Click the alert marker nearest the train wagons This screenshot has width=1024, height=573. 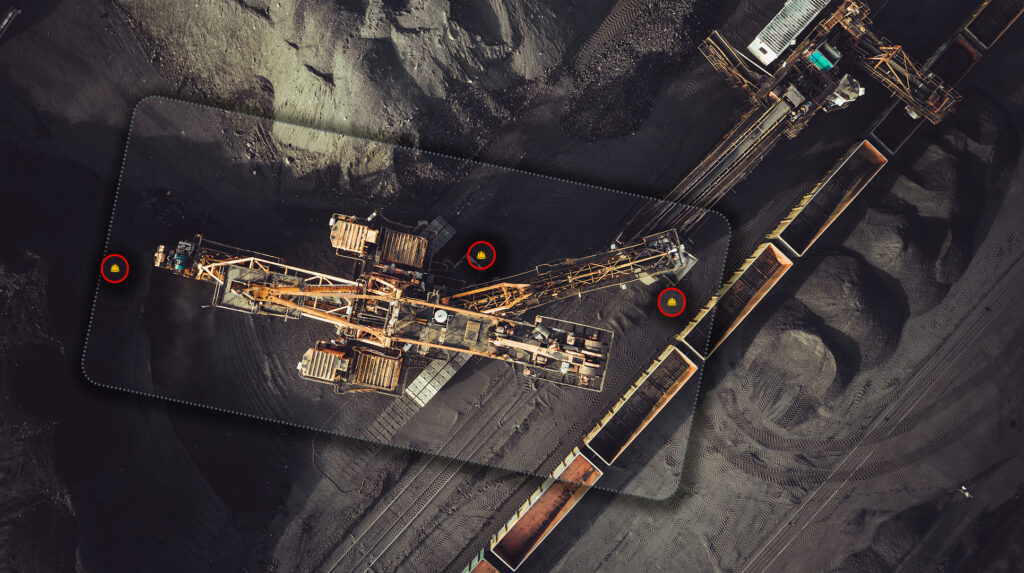671,301
